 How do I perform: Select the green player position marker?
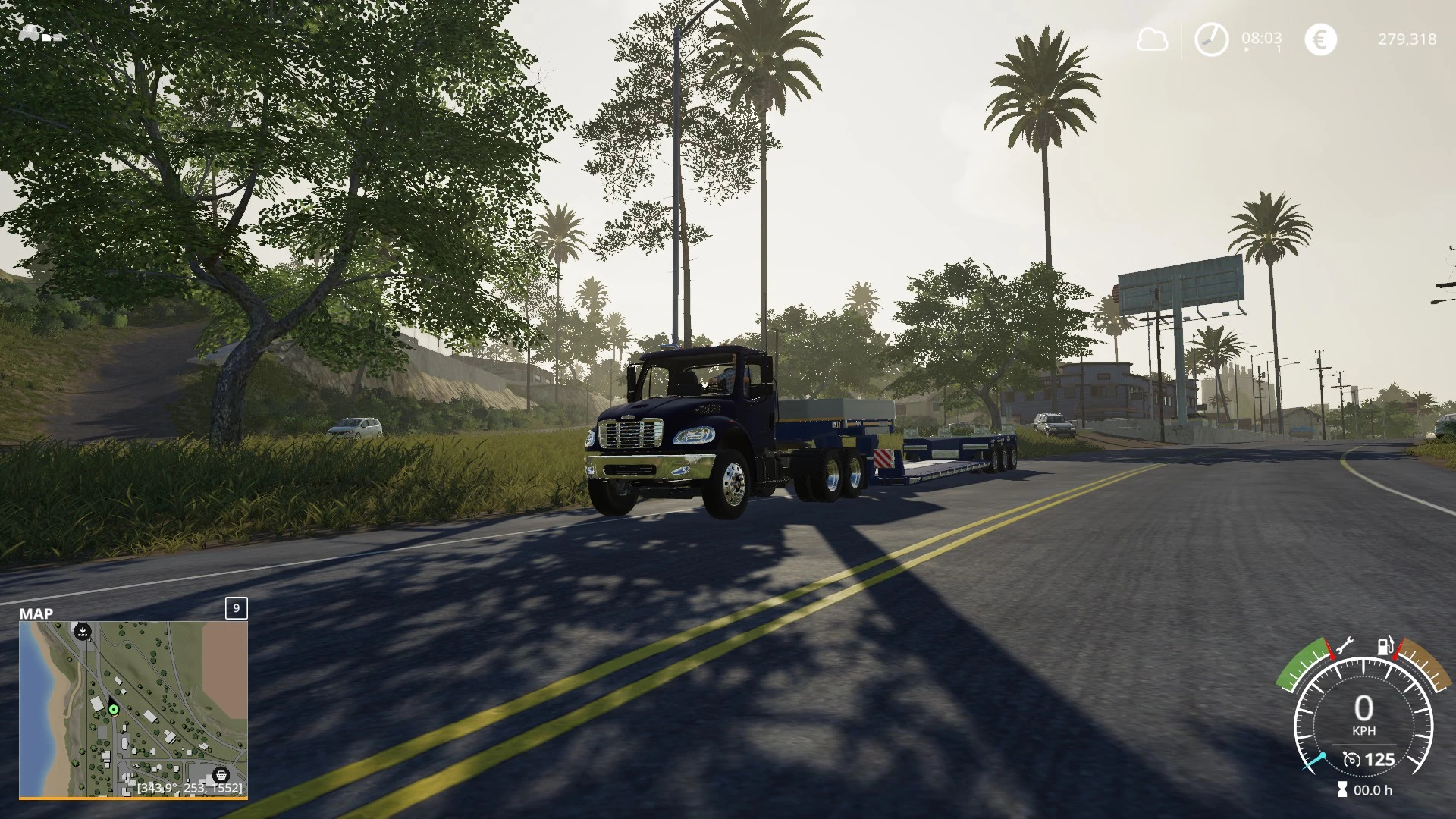click(x=114, y=710)
